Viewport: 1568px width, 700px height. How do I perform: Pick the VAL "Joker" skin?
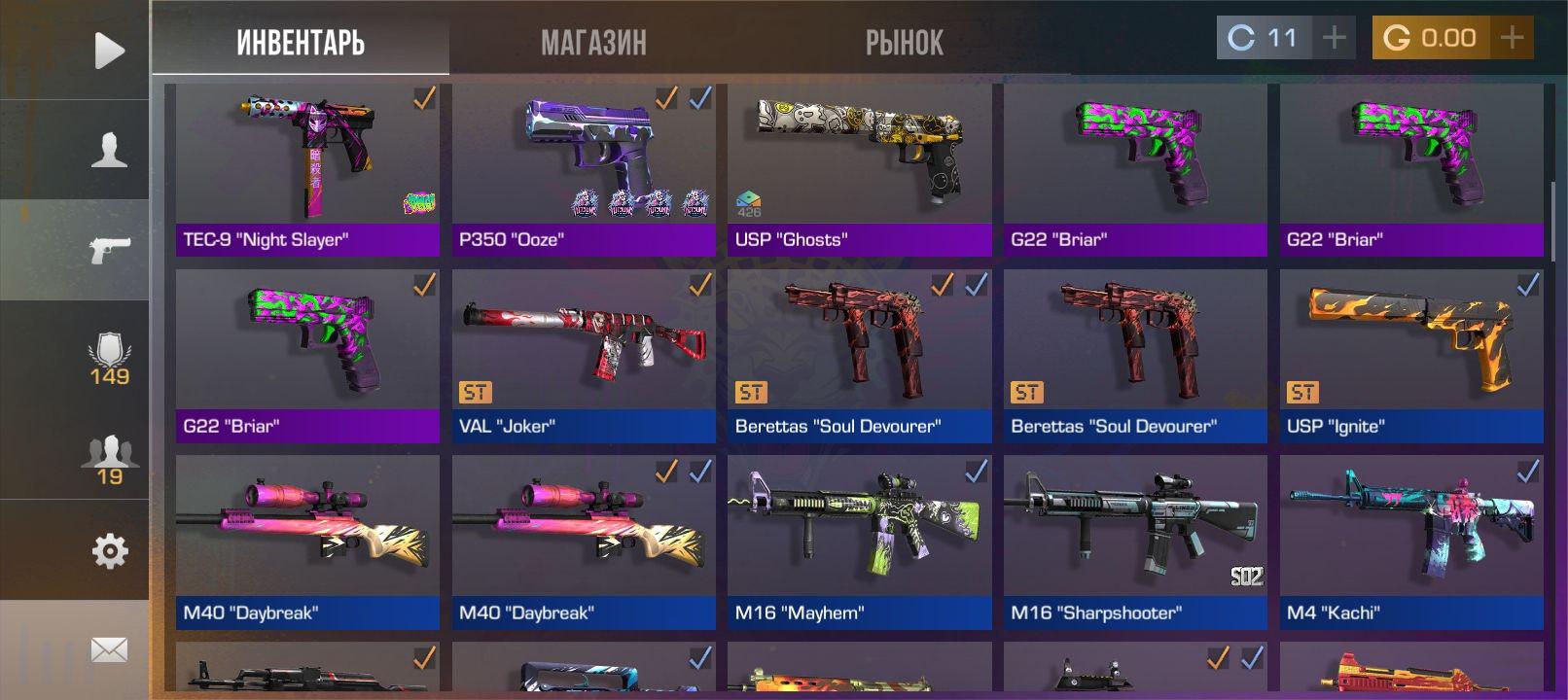tap(584, 356)
